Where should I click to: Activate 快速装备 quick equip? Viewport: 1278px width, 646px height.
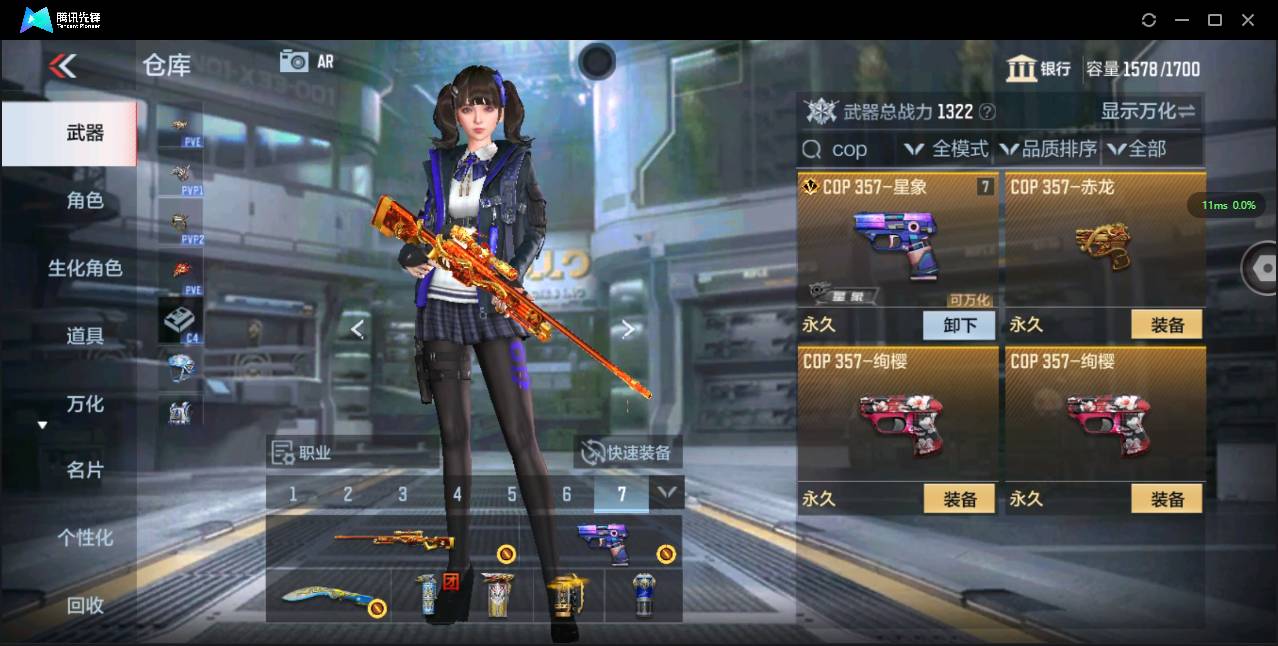(628, 453)
